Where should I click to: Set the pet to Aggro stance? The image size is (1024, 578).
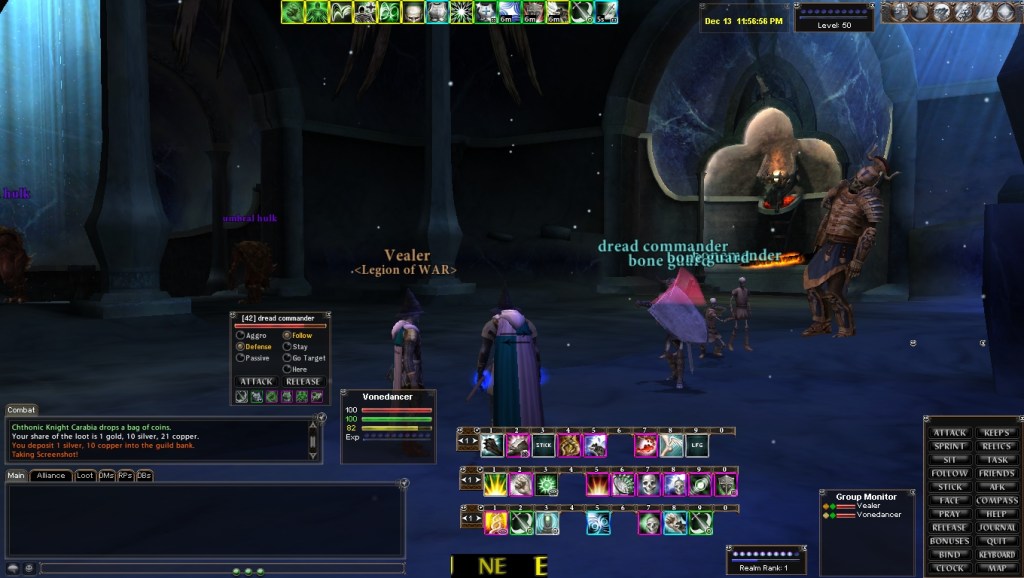pos(240,335)
